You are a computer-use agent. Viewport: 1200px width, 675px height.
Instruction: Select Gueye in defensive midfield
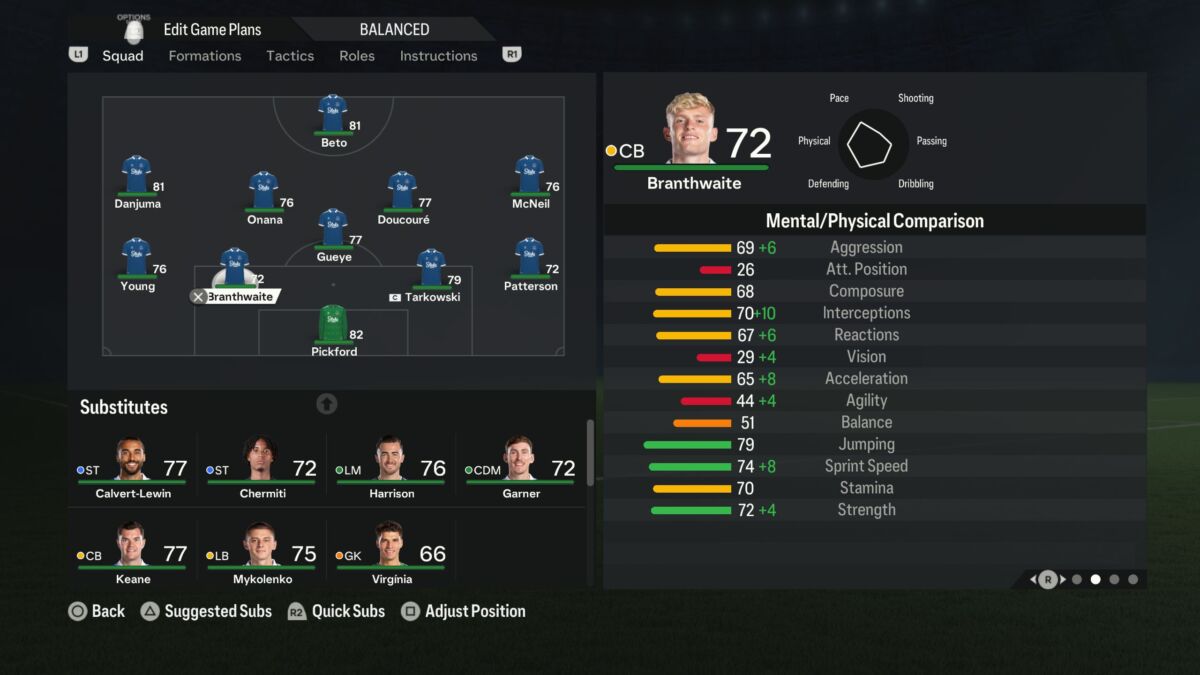tap(333, 232)
